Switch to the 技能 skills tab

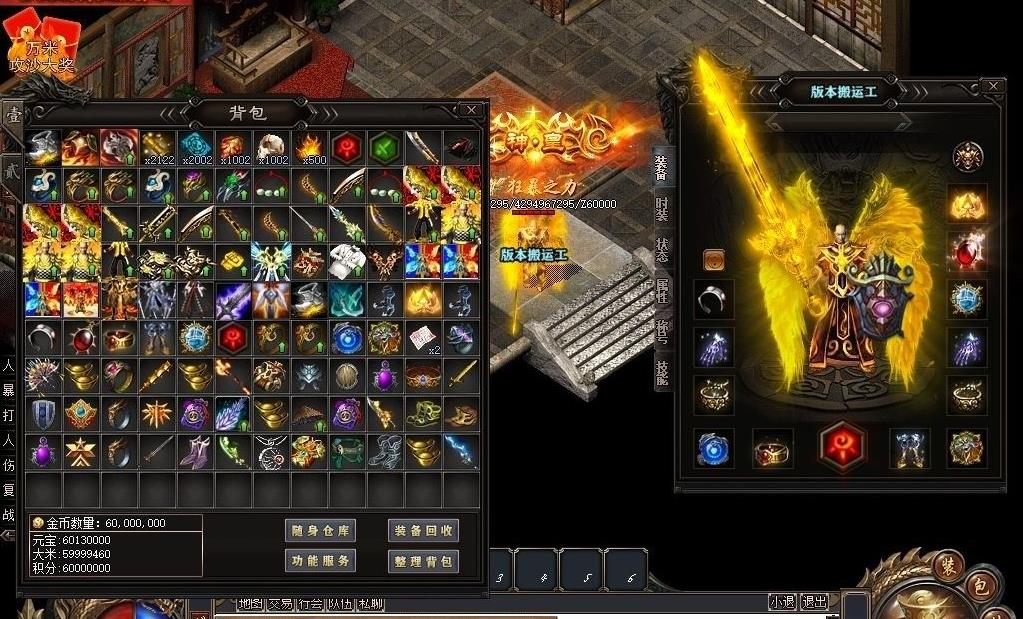click(x=662, y=372)
